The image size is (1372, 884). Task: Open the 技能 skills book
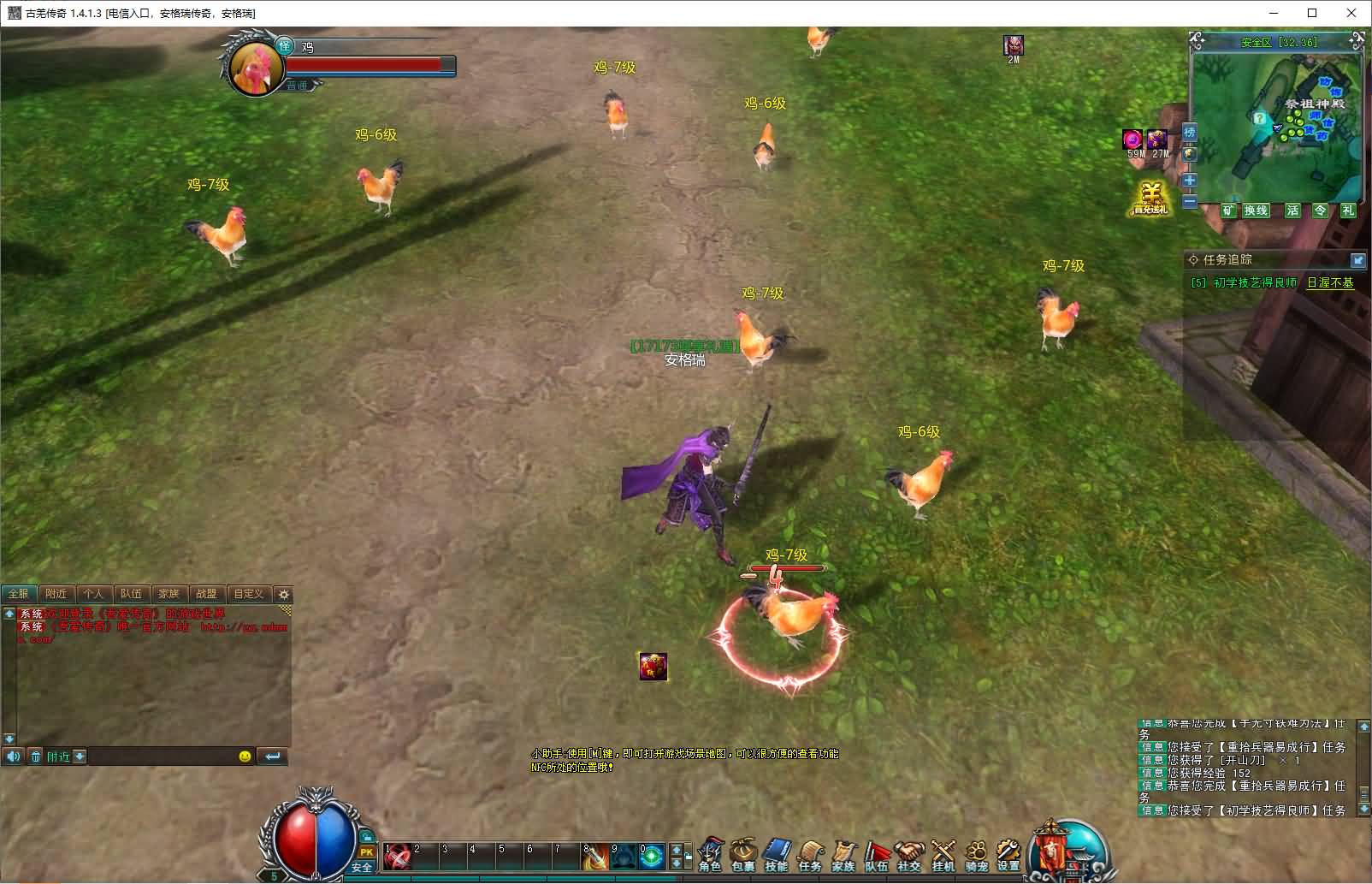tap(776, 854)
